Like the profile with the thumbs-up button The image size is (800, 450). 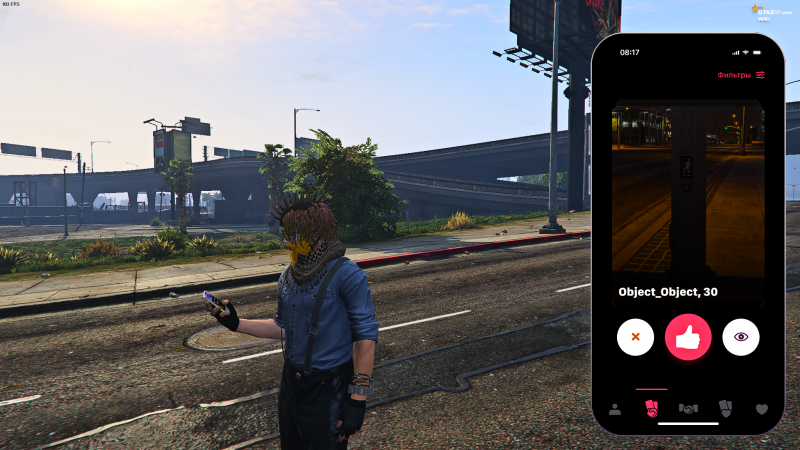click(x=688, y=337)
